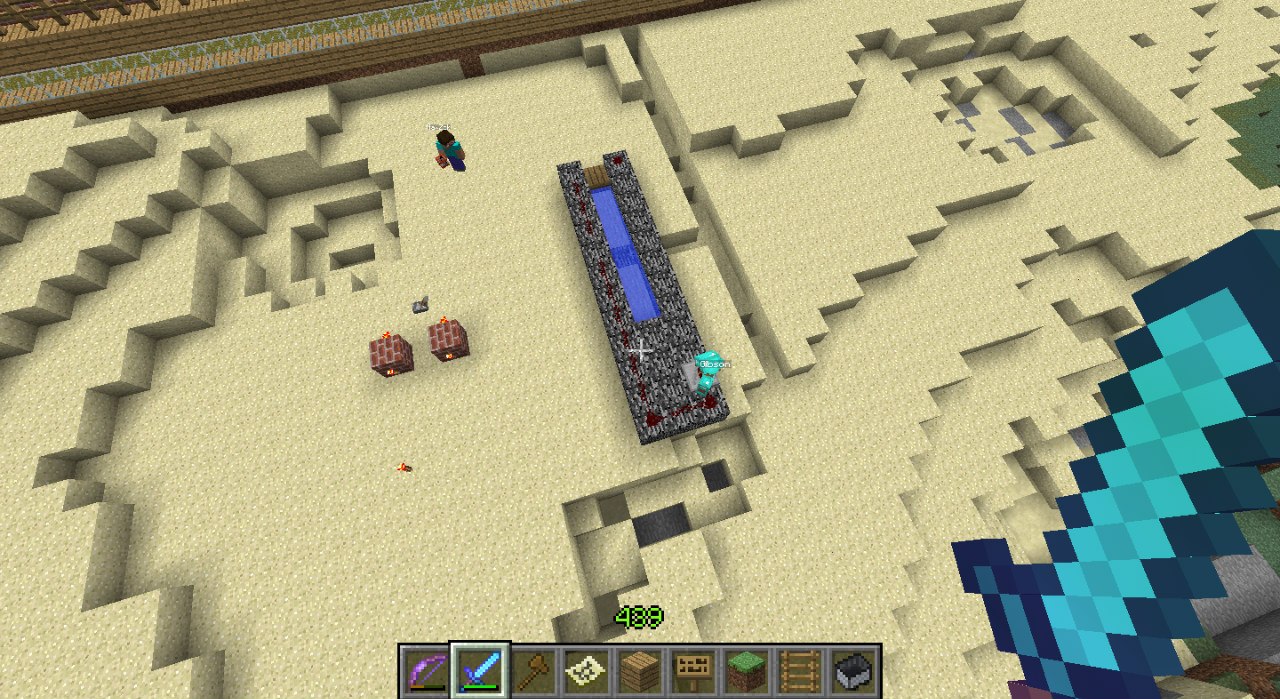Pick the wooden planks hotbar slot

[640, 669]
